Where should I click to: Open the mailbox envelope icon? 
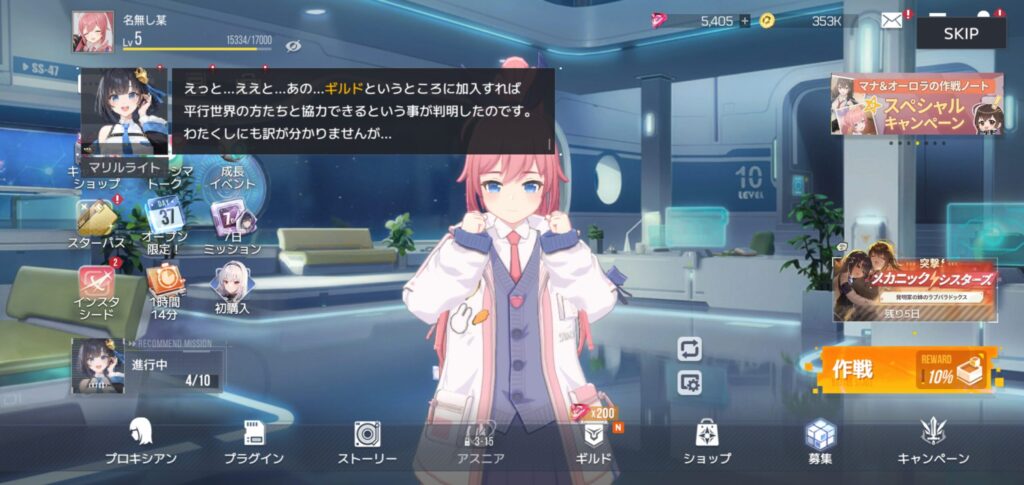coord(891,20)
